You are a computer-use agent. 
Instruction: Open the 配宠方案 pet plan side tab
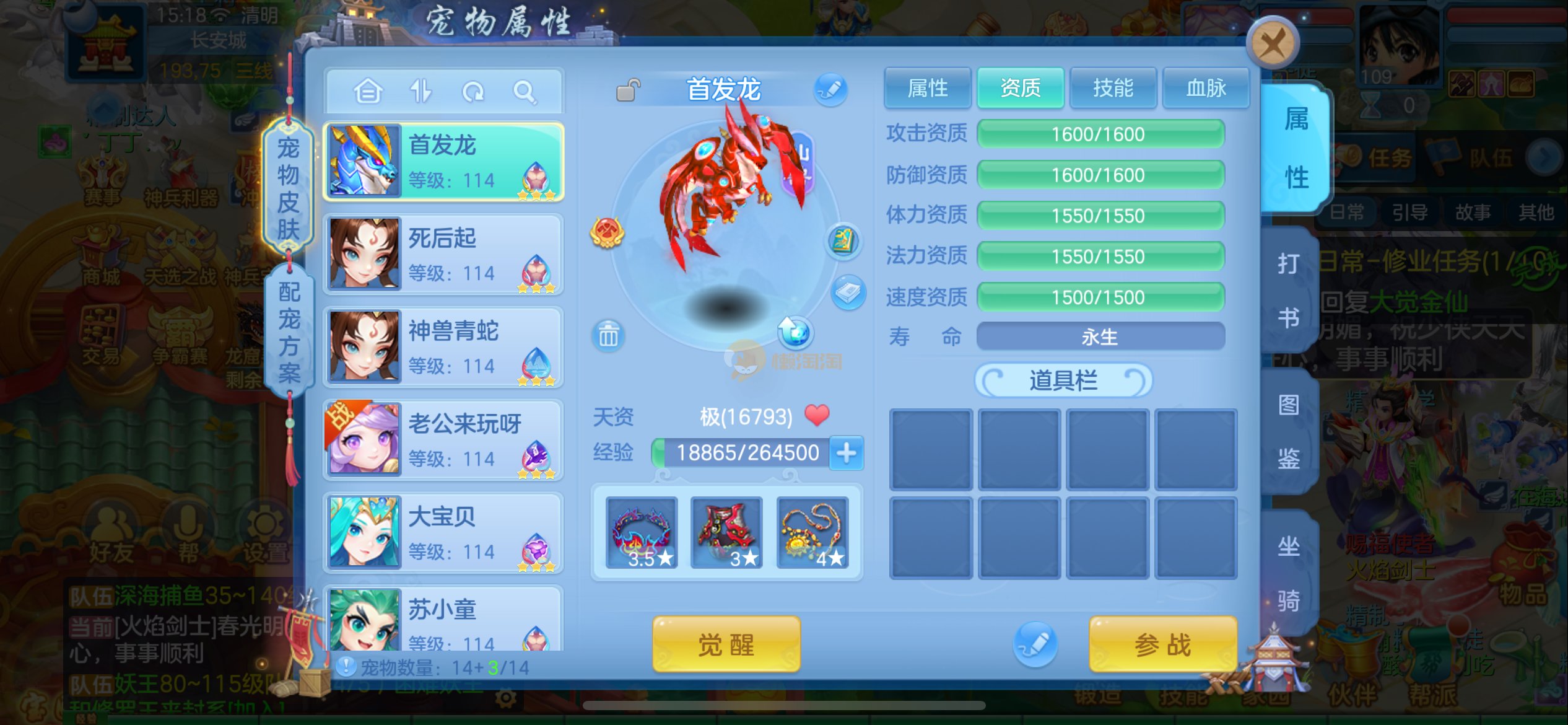[289, 332]
